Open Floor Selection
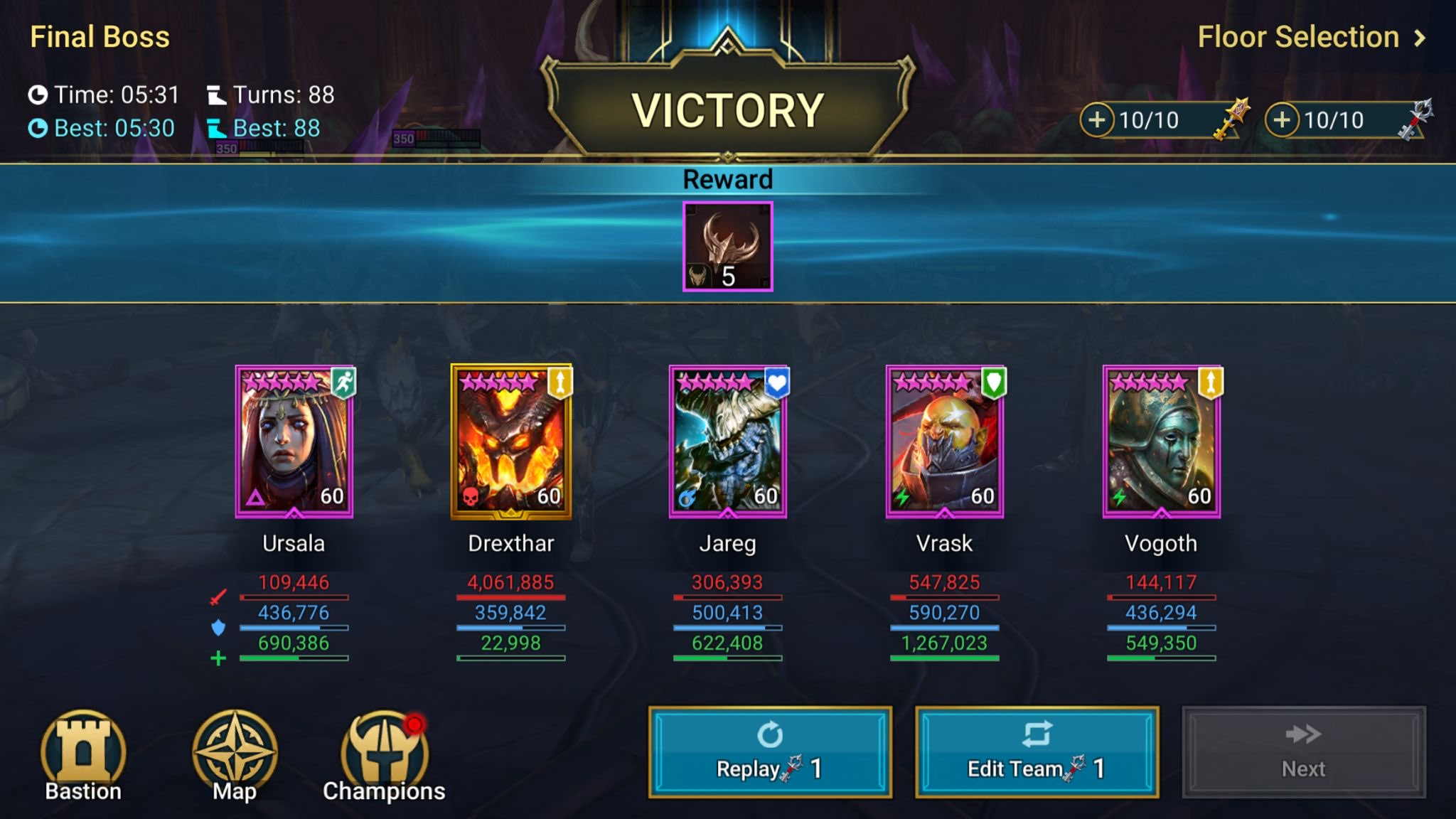The image size is (1456, 819). [x=1299, y=36]
